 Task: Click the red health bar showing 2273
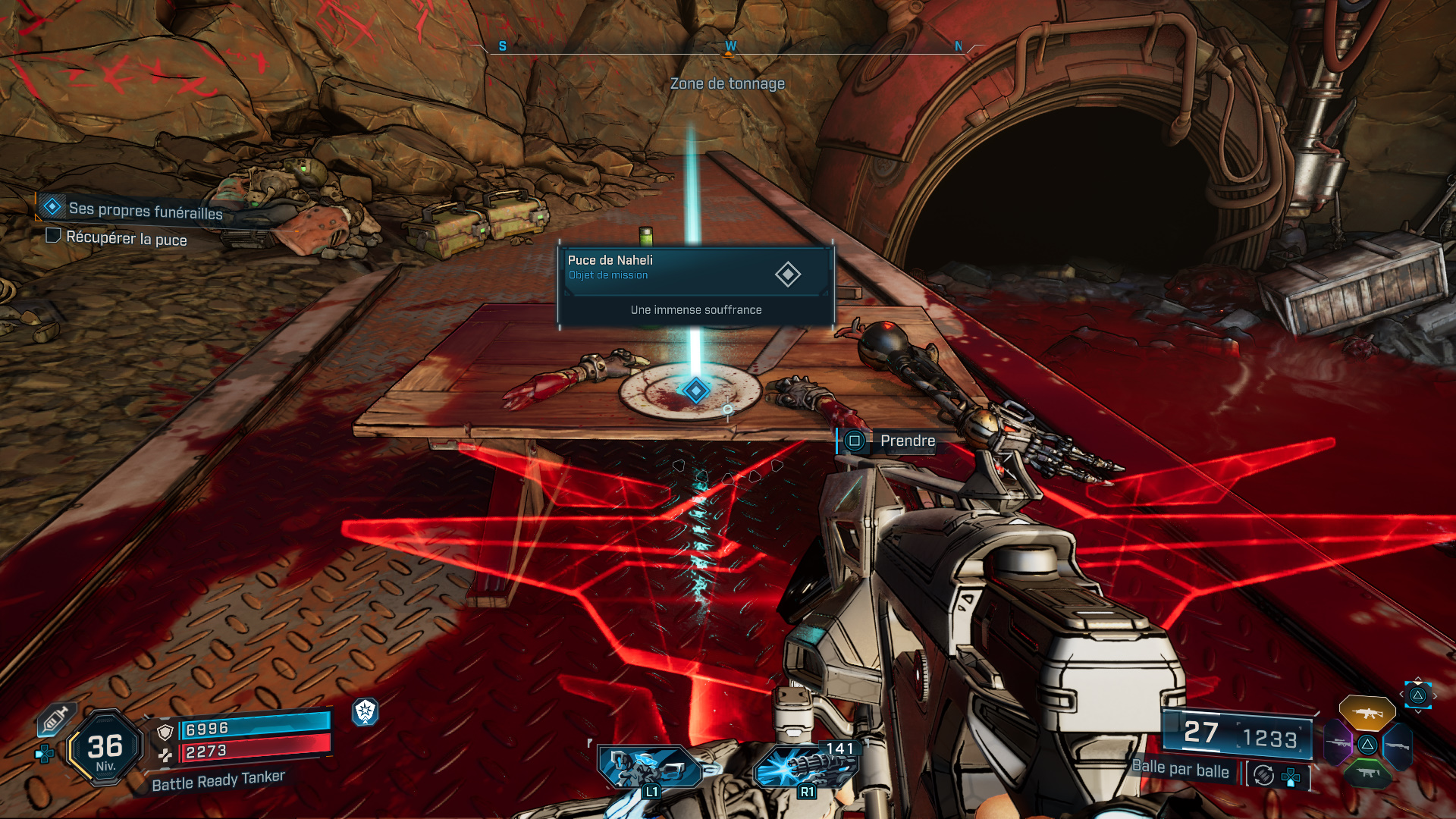[x=250, y=752]
